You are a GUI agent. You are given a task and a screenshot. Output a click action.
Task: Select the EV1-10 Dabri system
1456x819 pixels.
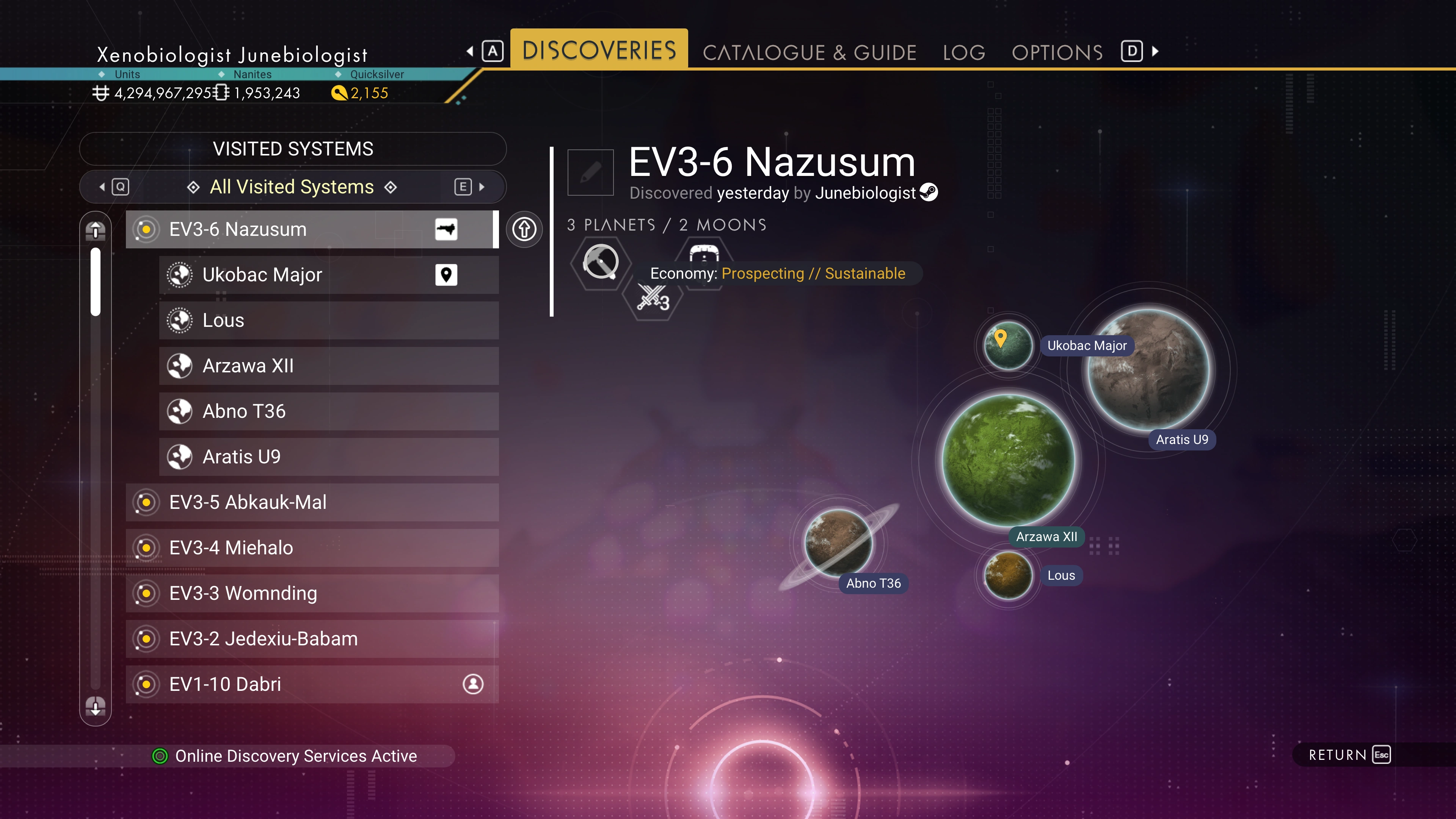click(x=311, y=684)
